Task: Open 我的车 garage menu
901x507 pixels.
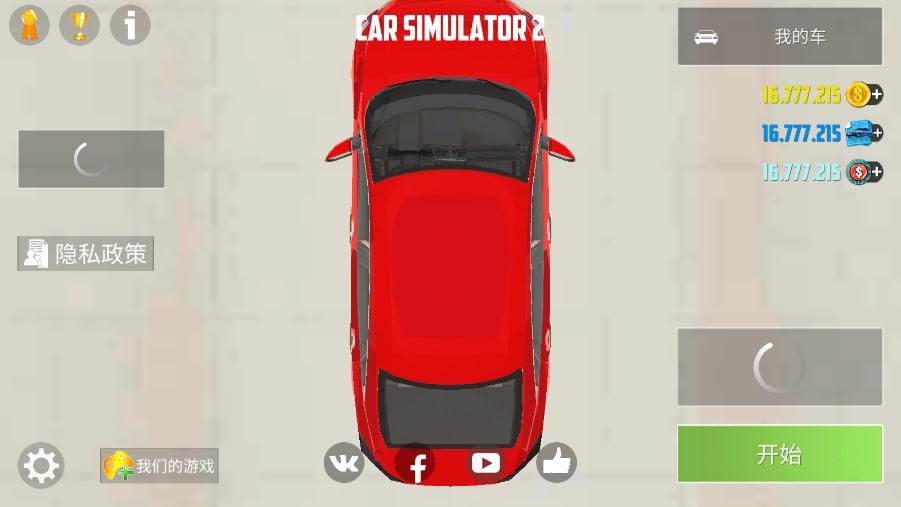Action: [779, 37]
